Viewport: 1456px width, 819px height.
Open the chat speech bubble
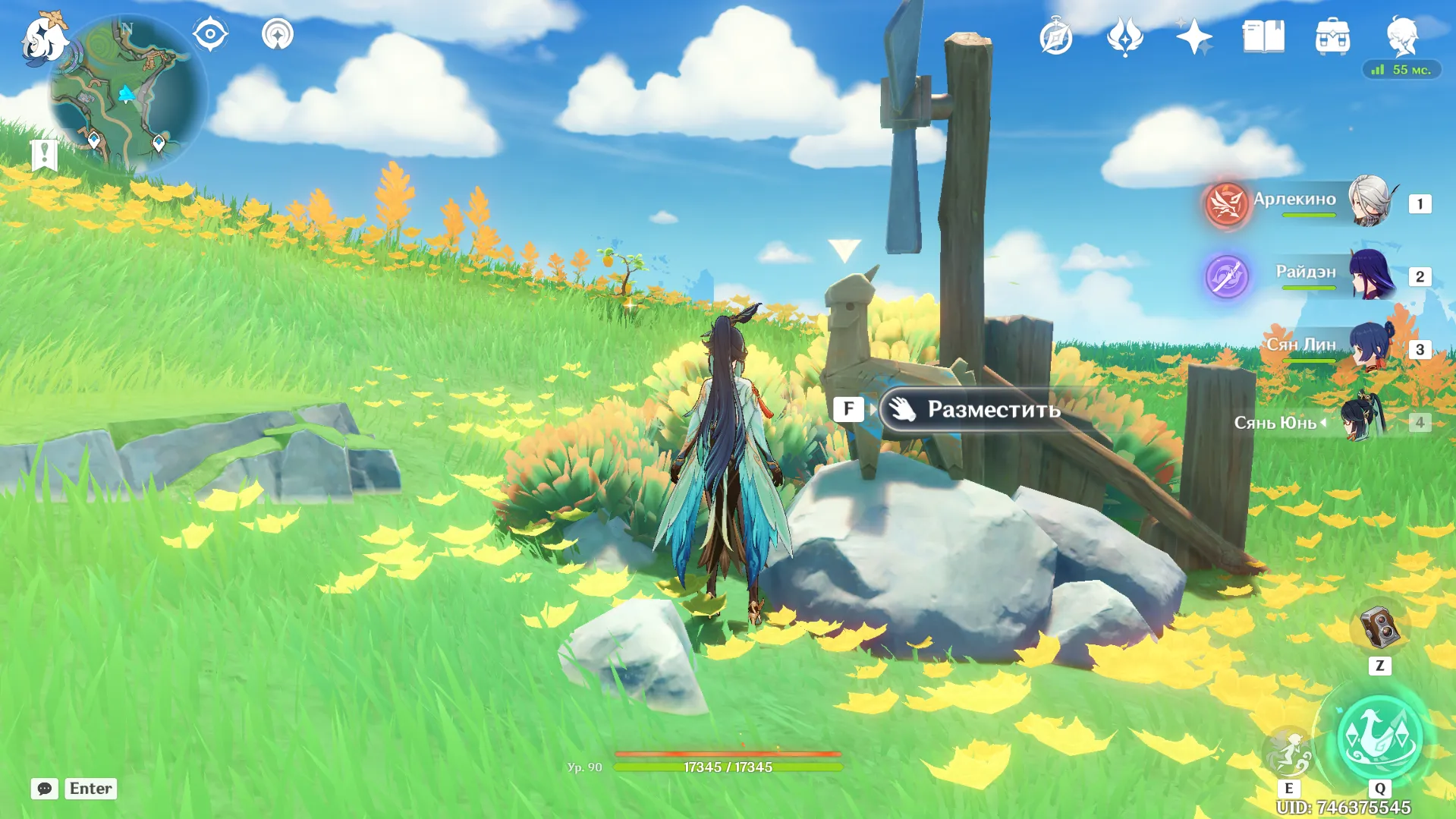pyautogui.click(x=45, y=789)
